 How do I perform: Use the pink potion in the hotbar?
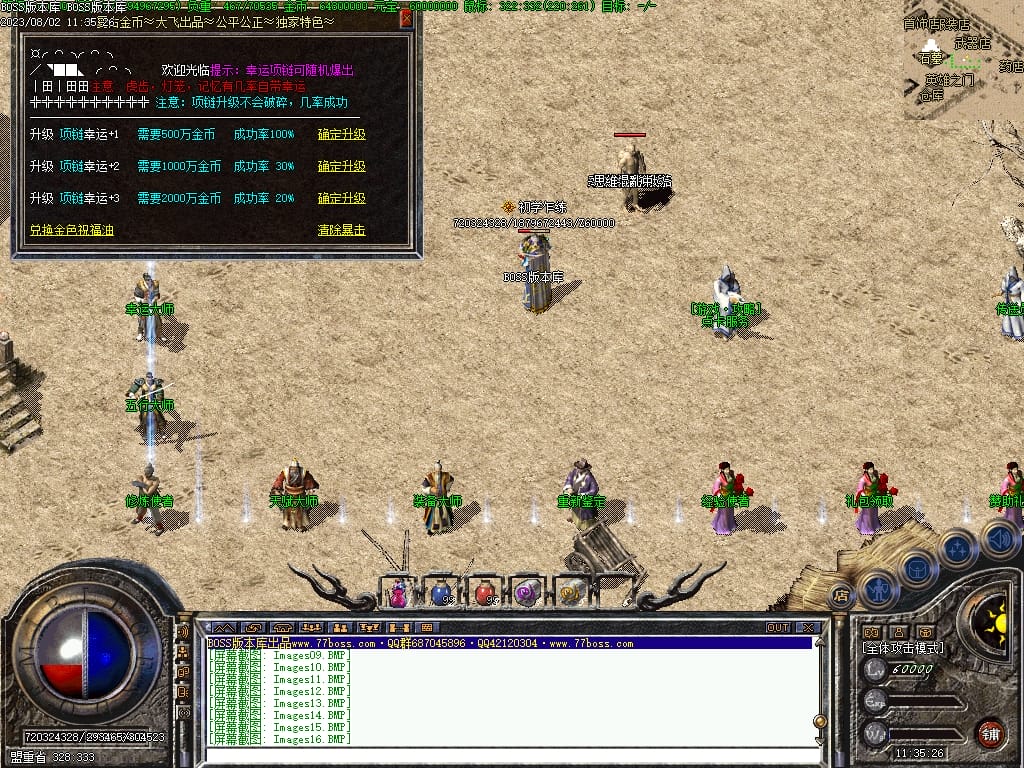click(399, 593)
